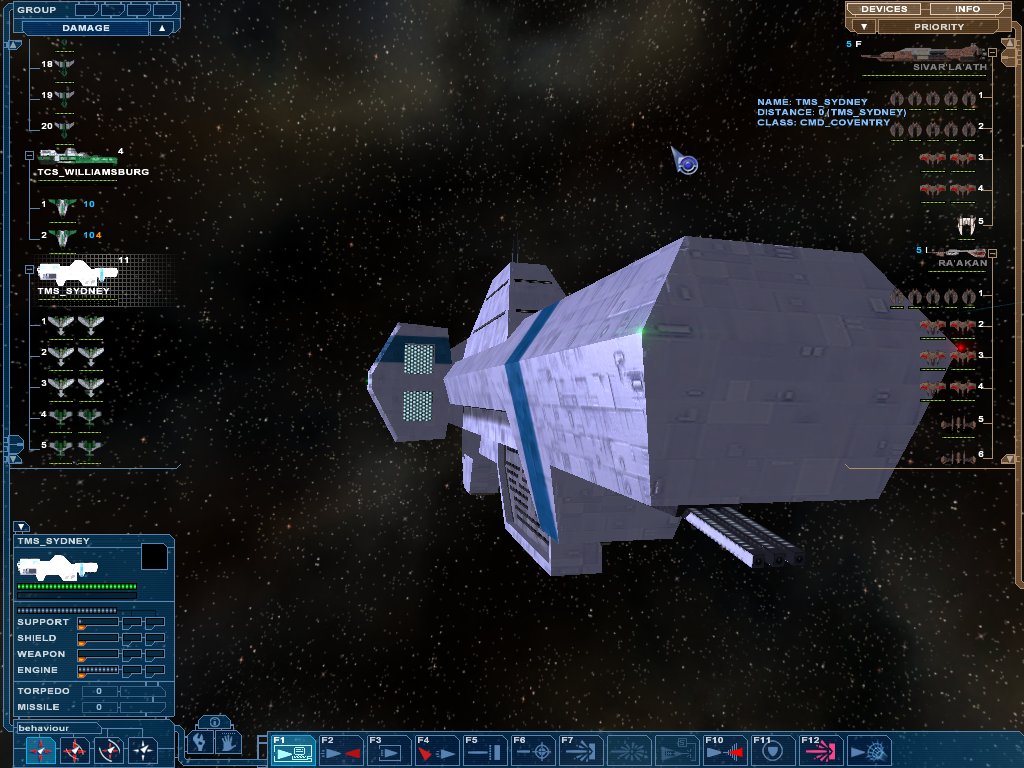Open the DEVICES tab

(884, 9)
